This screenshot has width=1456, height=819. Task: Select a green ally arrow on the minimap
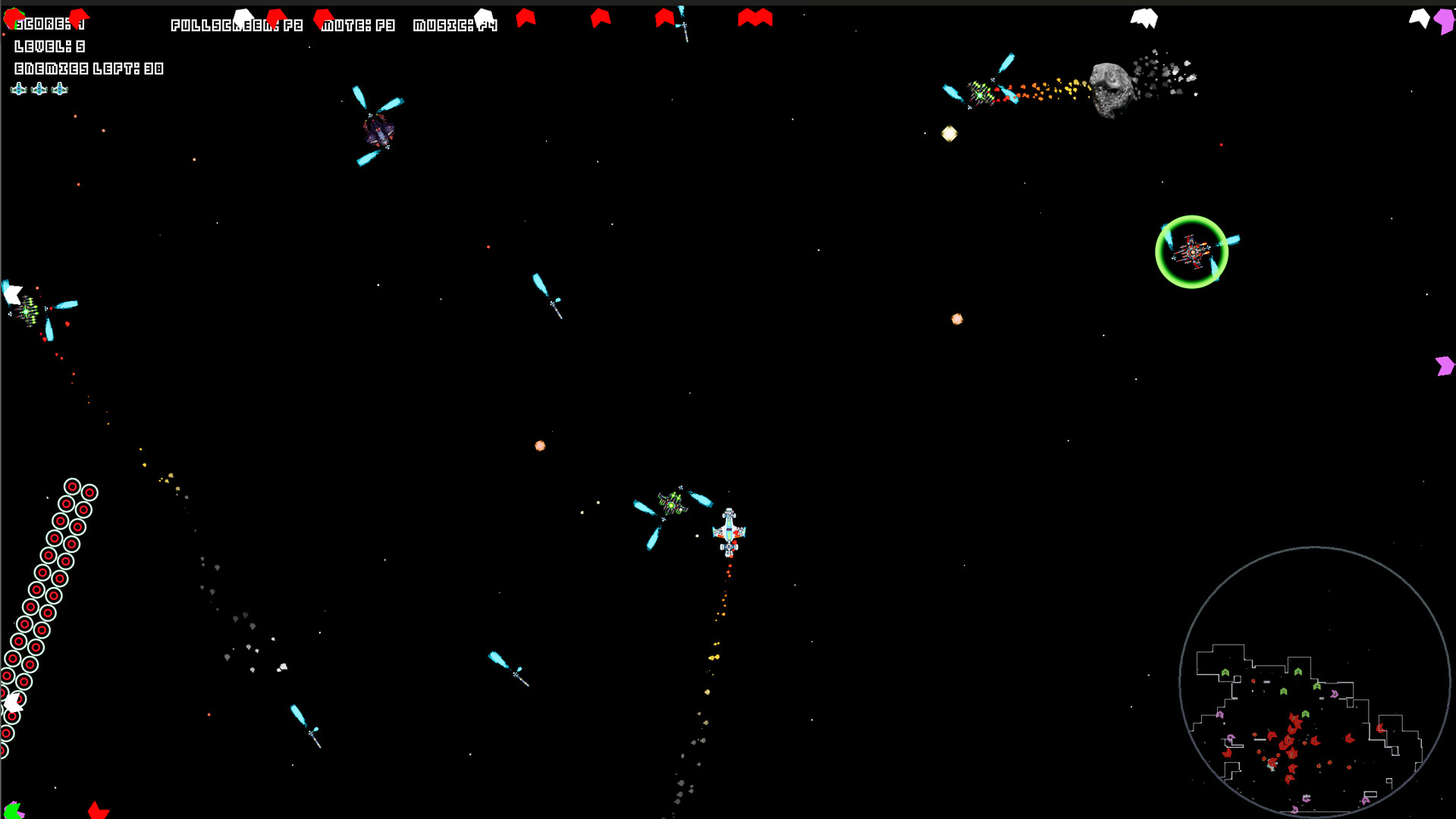[x=1226, y=671]
